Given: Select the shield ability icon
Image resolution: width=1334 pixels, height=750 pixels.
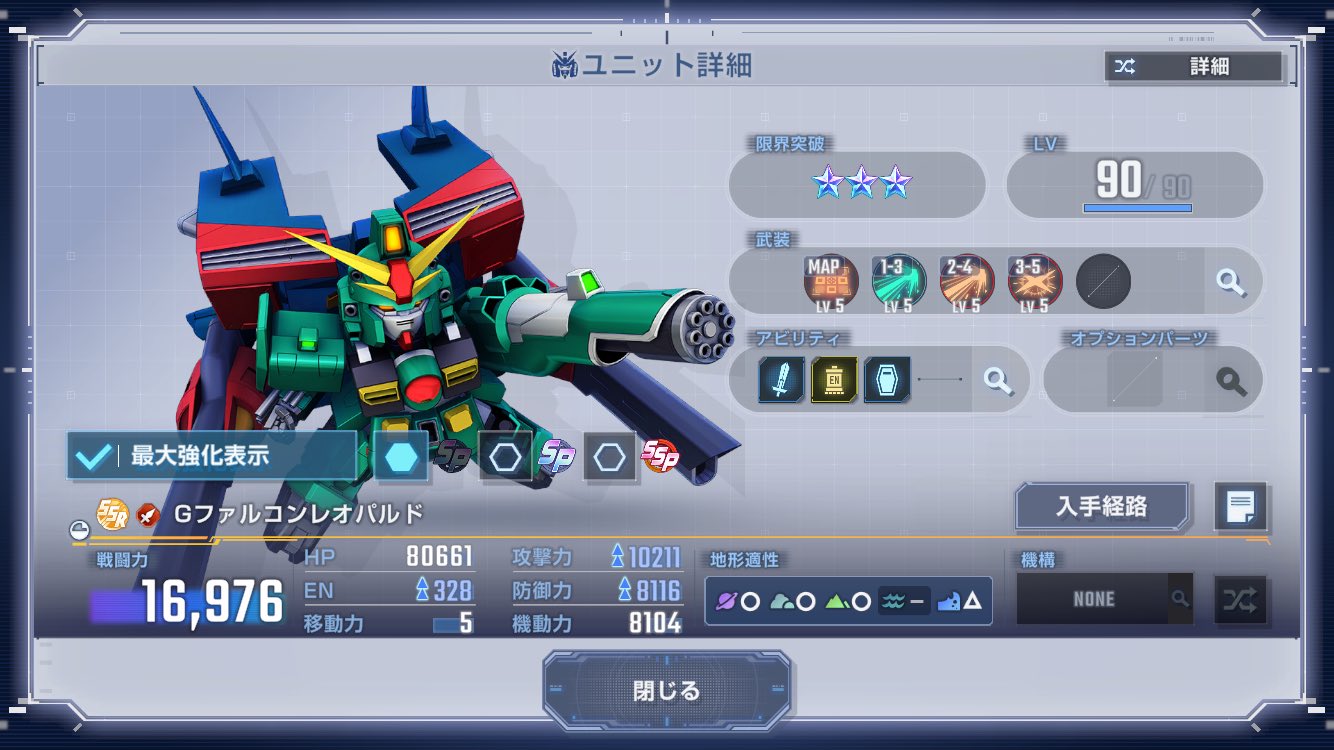Looking at the screenshot, I should (887, 380).
